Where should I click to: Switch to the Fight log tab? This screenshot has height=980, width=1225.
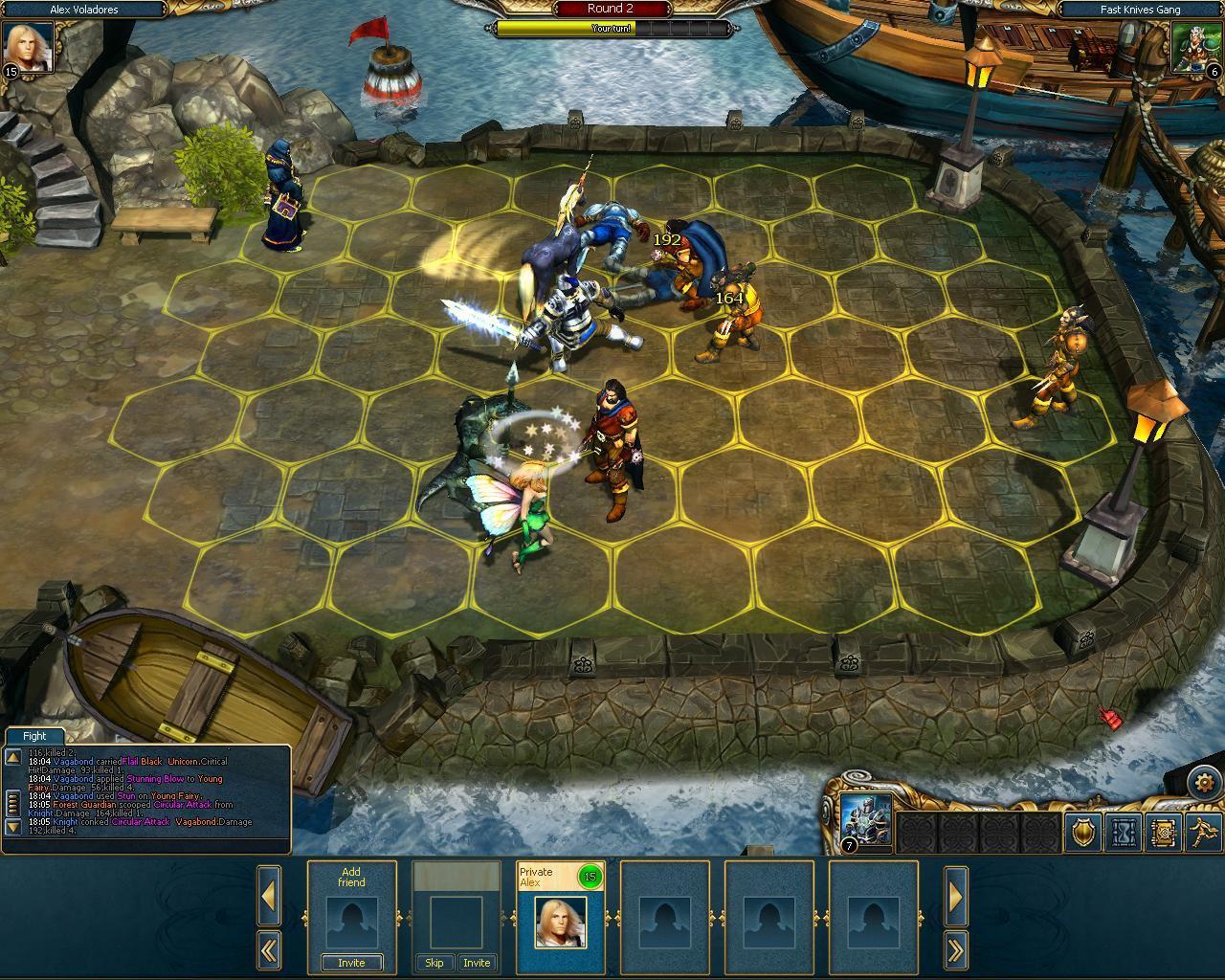pyautogui.click(x=34, y=736)
